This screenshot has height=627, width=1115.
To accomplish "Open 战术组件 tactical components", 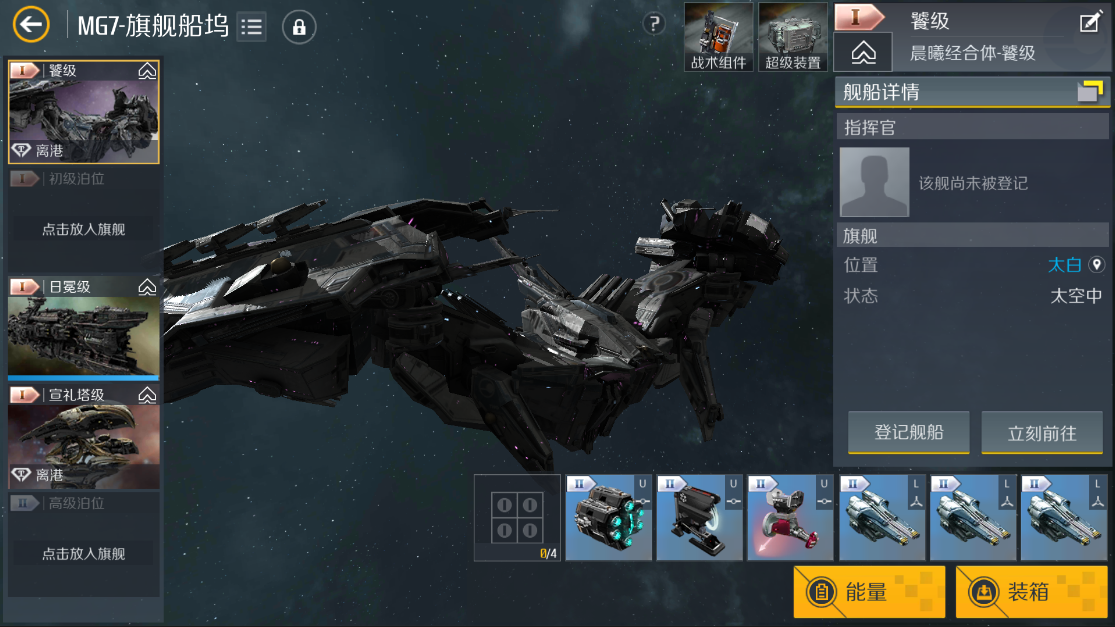I will [x=718, y=37].
